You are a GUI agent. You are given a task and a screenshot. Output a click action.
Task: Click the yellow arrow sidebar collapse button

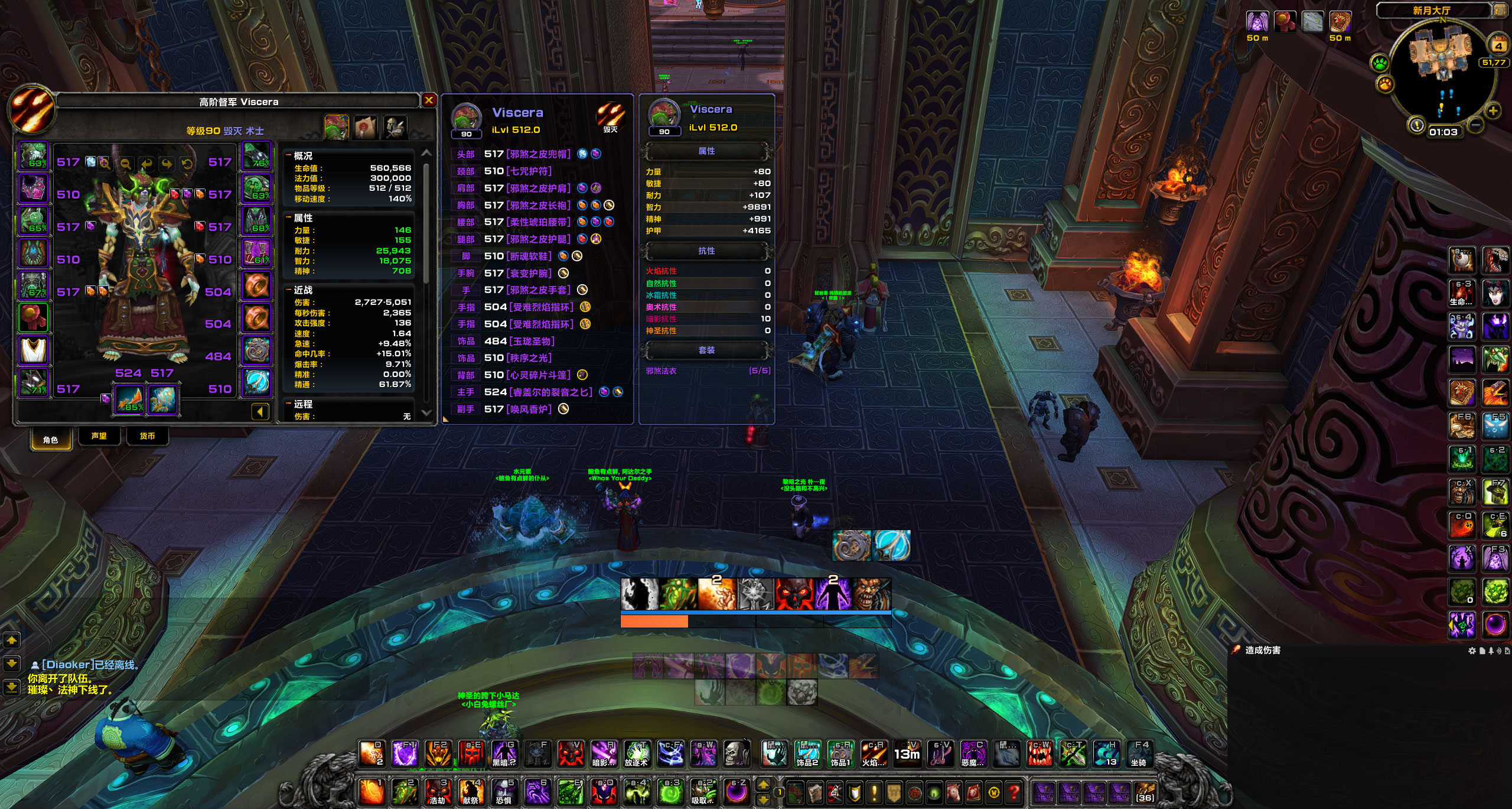[x=260, y=411]
